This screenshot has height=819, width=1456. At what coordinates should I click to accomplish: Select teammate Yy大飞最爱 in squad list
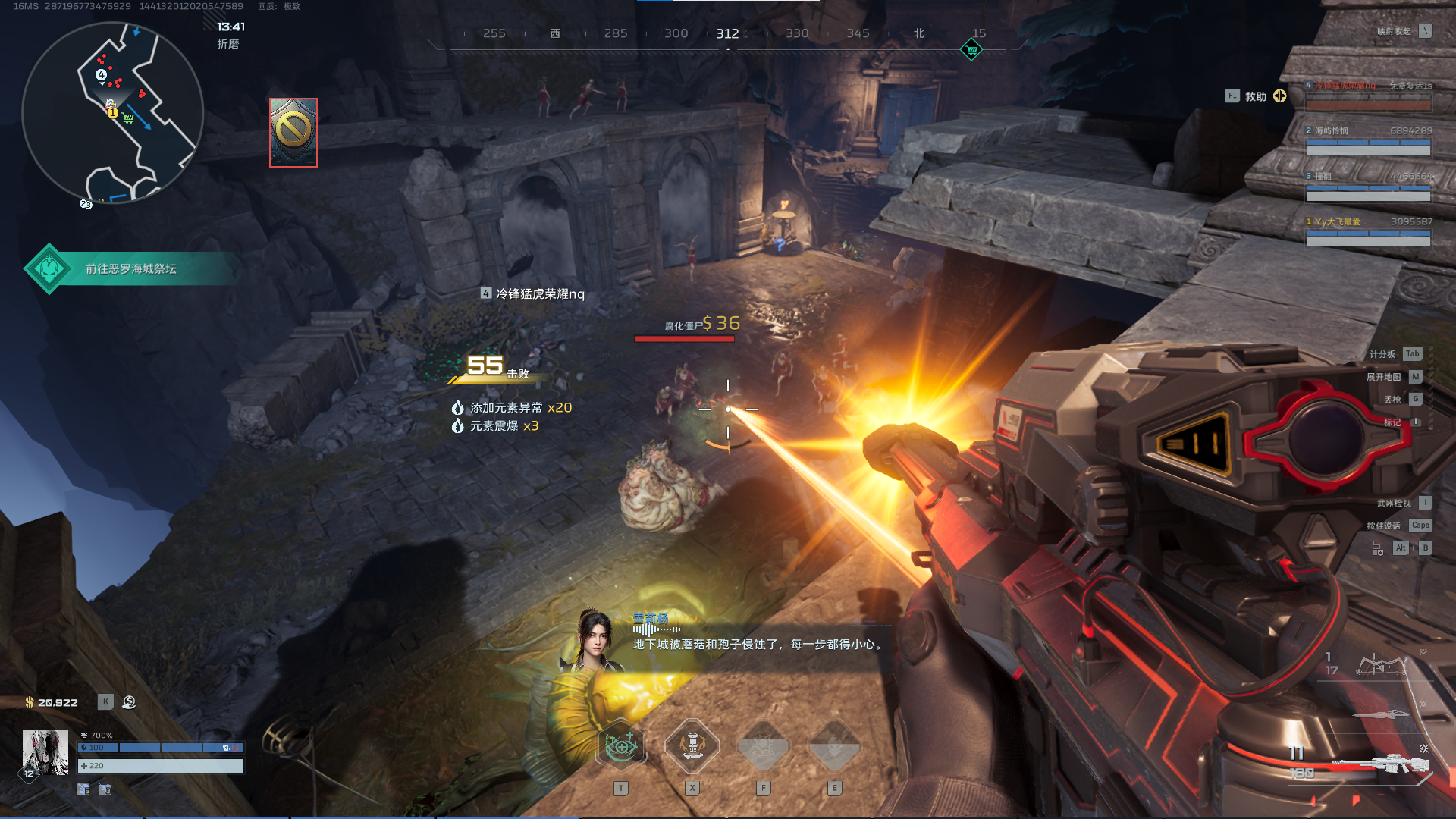click(x=1368, y=231)
